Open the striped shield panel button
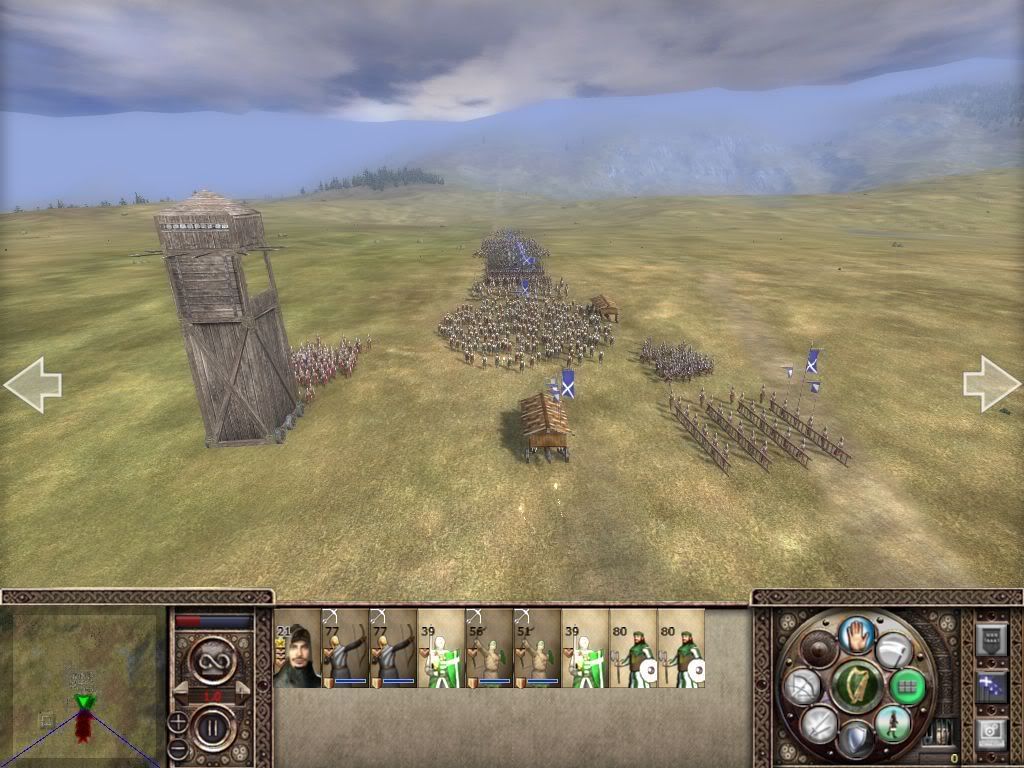 coord(991,640)
